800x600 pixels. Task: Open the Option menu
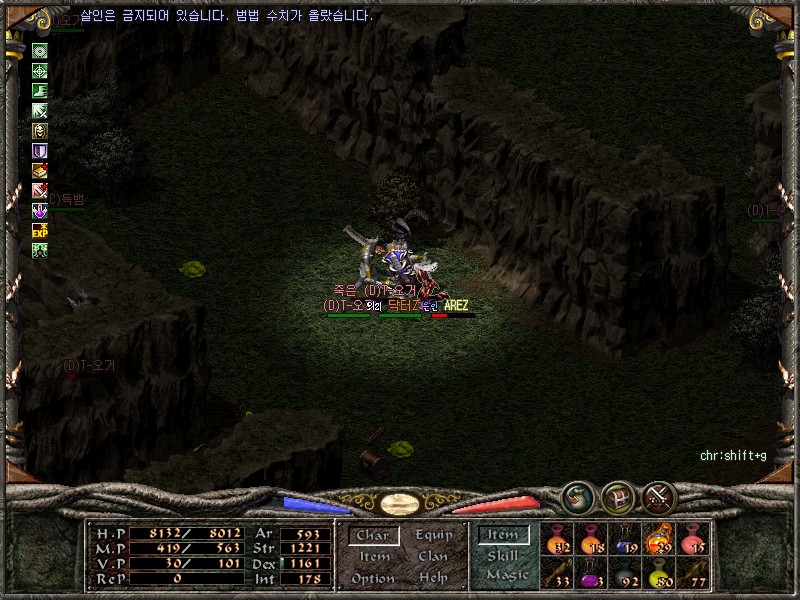[x=373, y=578]
